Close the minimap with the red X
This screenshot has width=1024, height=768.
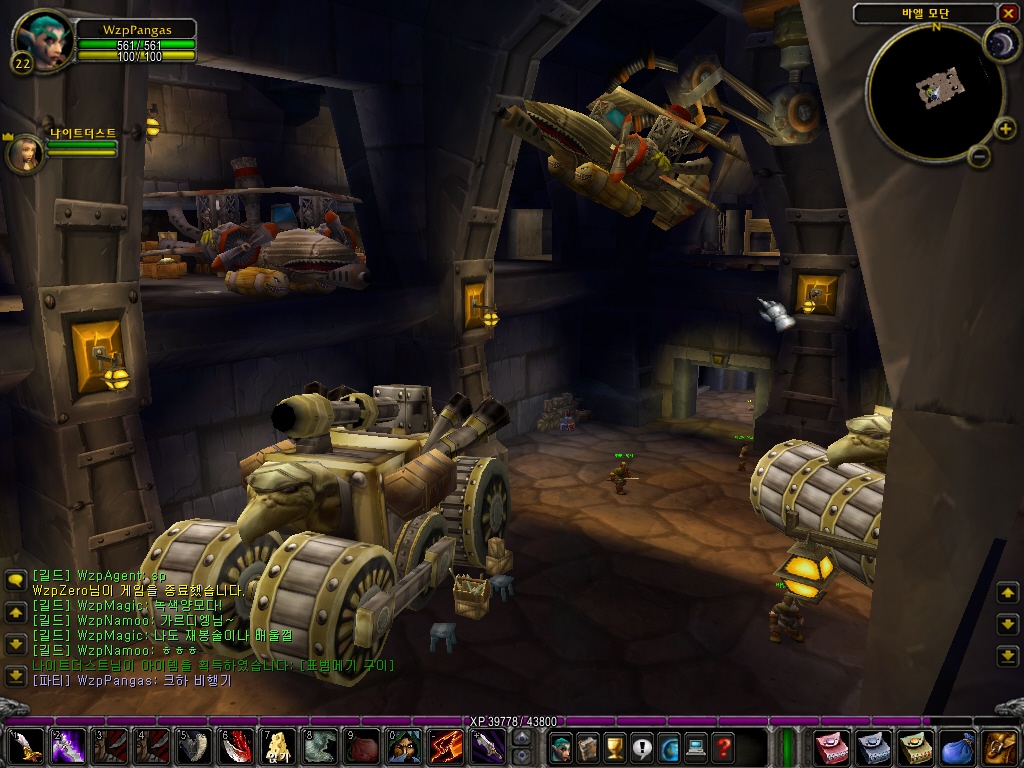(1007, 13)
